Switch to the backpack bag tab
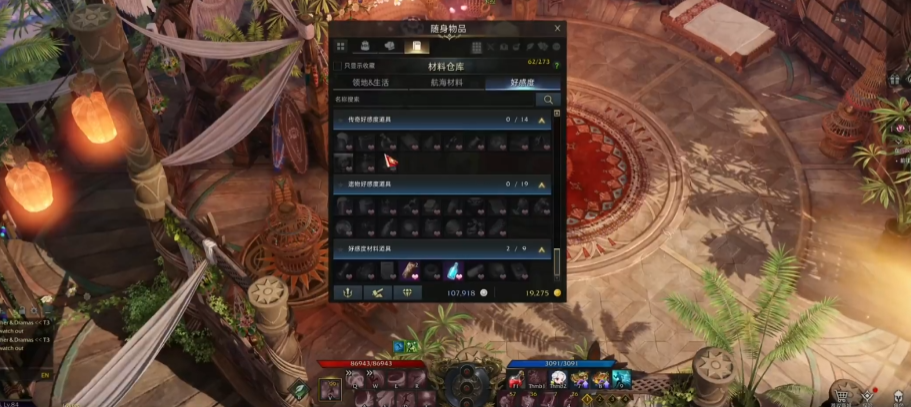The height and width of the screenshot is (407, 911). (365, 47)
